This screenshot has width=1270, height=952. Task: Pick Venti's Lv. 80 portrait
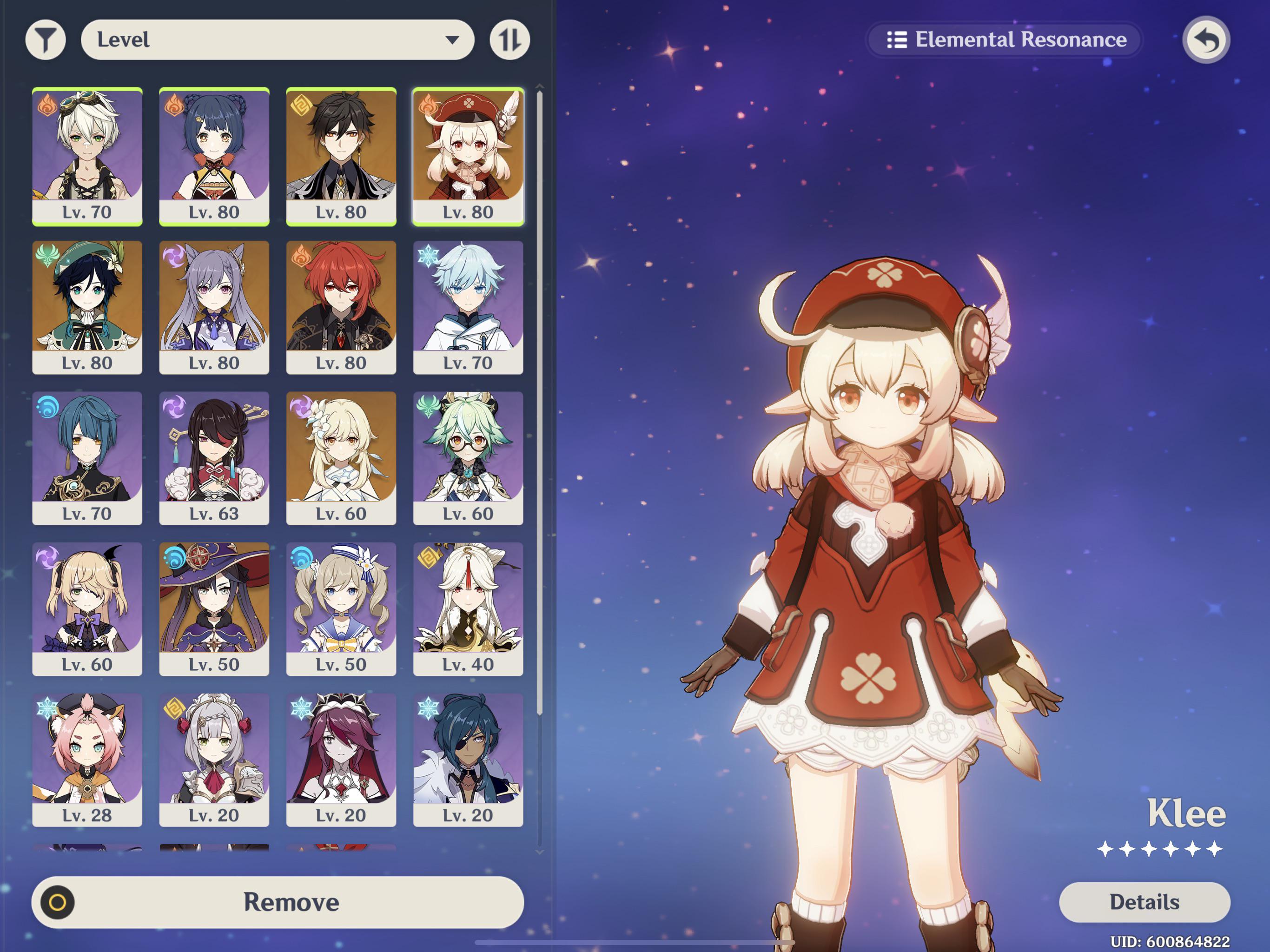point(87,307)
